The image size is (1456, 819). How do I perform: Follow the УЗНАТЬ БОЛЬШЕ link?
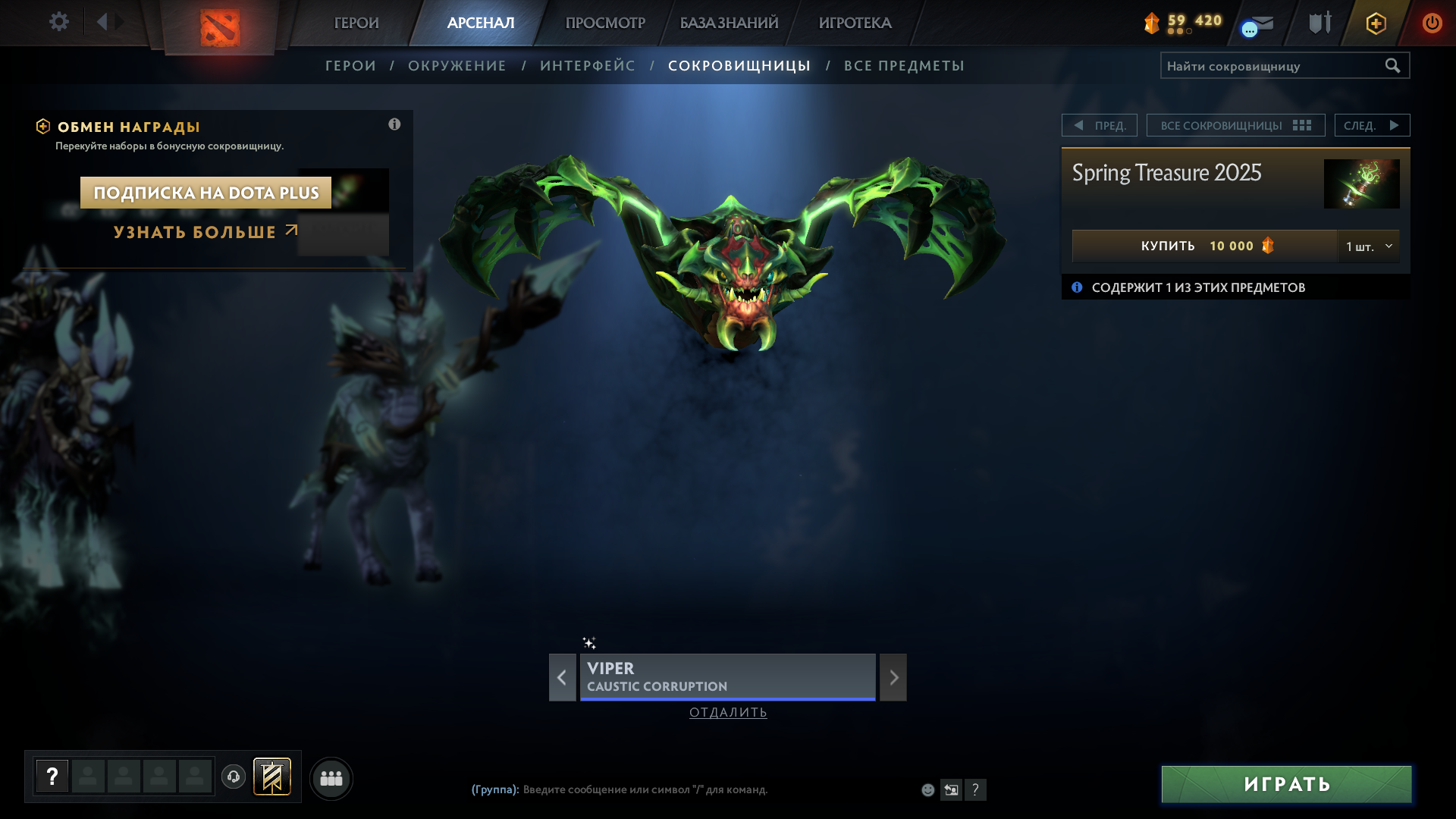tap(205, 232)
